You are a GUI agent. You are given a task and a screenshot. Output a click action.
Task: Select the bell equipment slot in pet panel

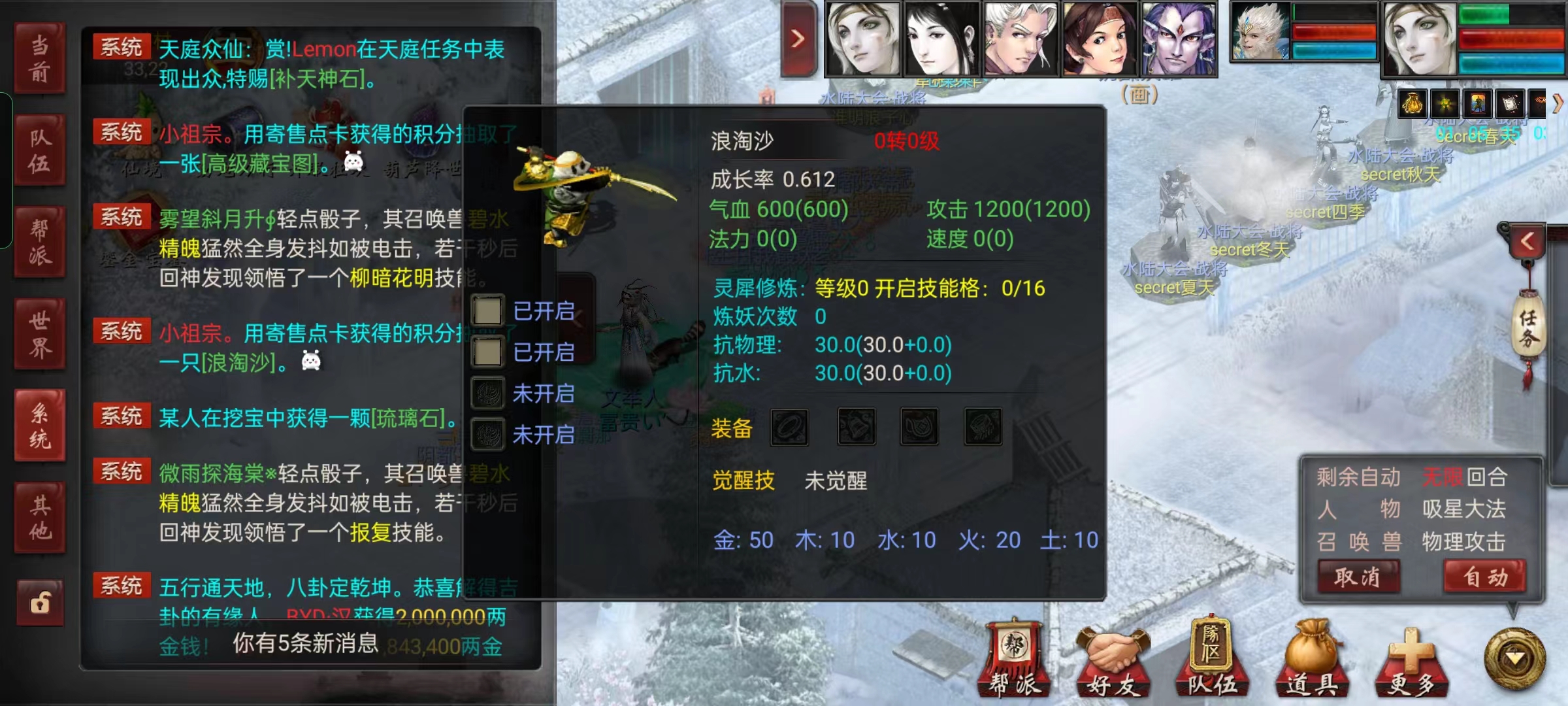(856, 426)
